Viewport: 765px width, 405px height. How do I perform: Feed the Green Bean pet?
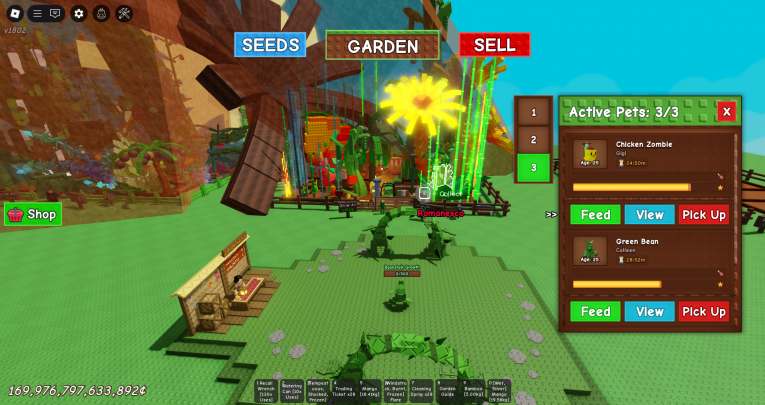click(x=595, y=312)
